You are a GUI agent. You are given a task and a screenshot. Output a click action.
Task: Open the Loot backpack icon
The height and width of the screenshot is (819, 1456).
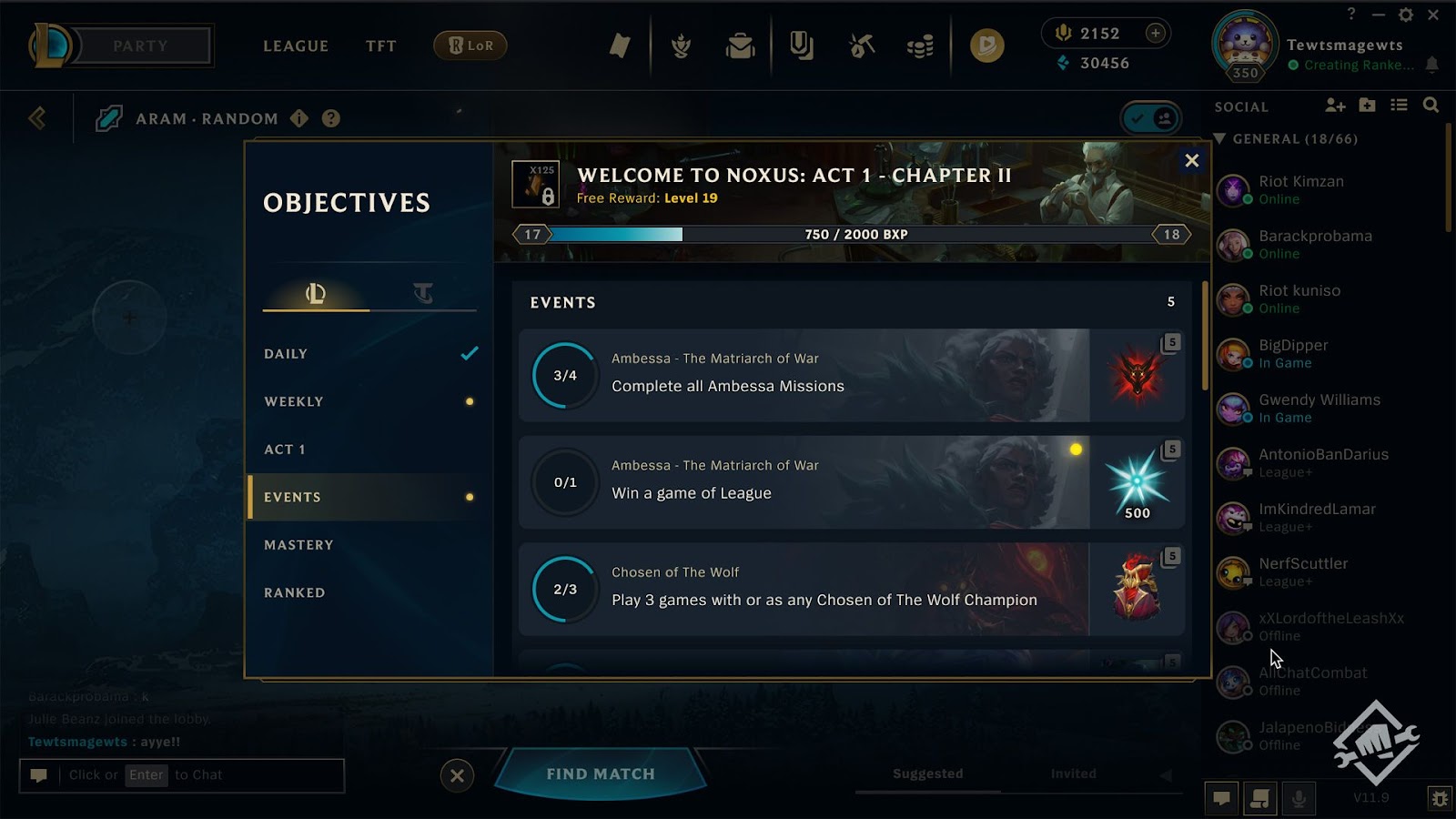740,47
